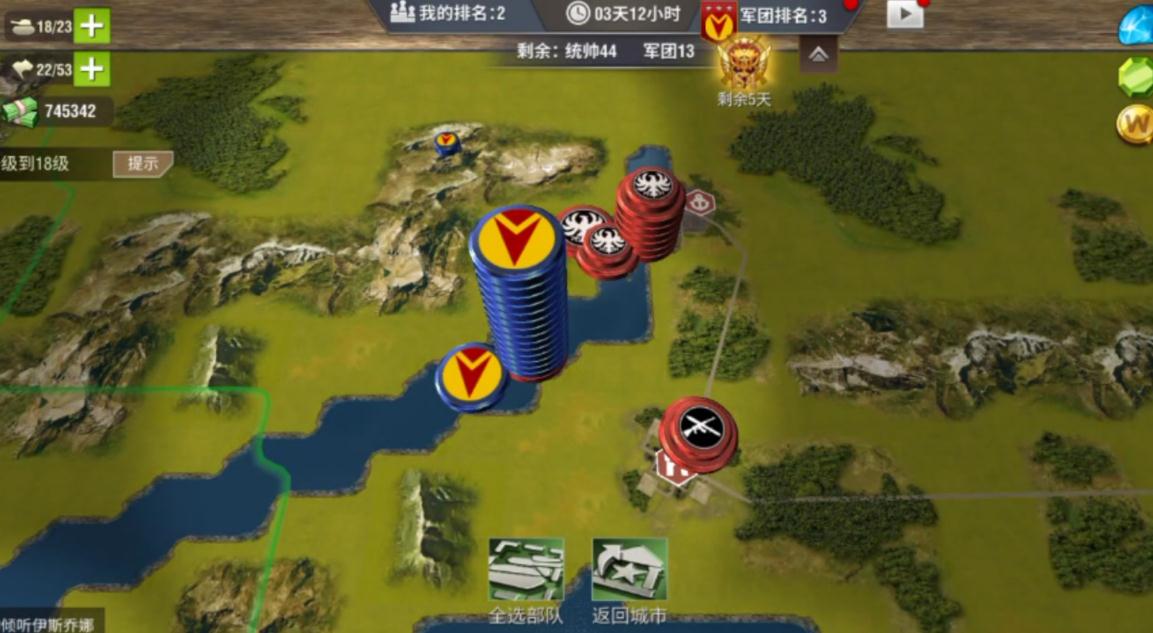1153x633 pixels.
Task: Tap the plus button beside the aircraft count
Action: point(92,68)
